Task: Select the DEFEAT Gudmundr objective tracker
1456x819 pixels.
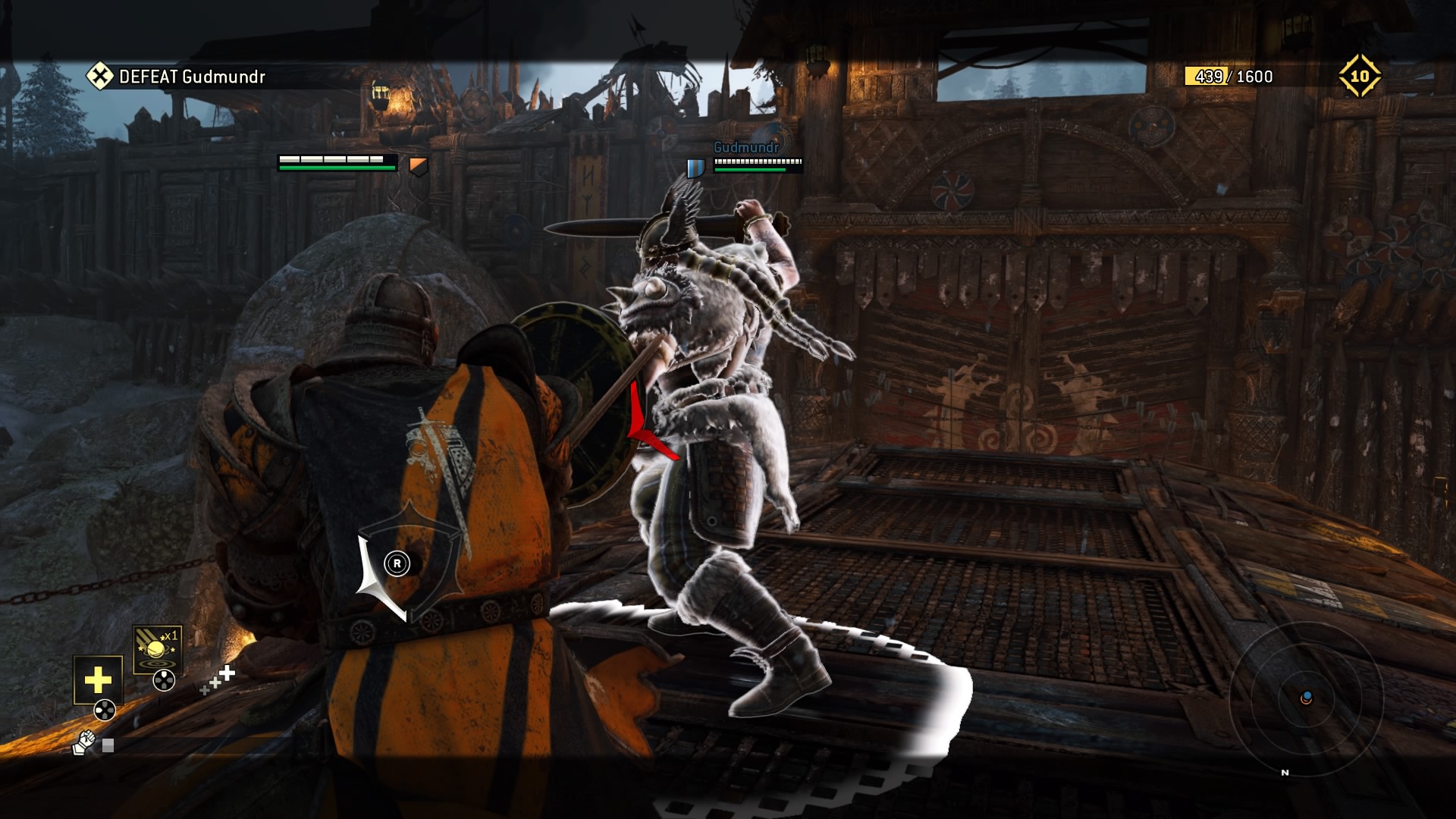Action: click(x=176, y=77)
